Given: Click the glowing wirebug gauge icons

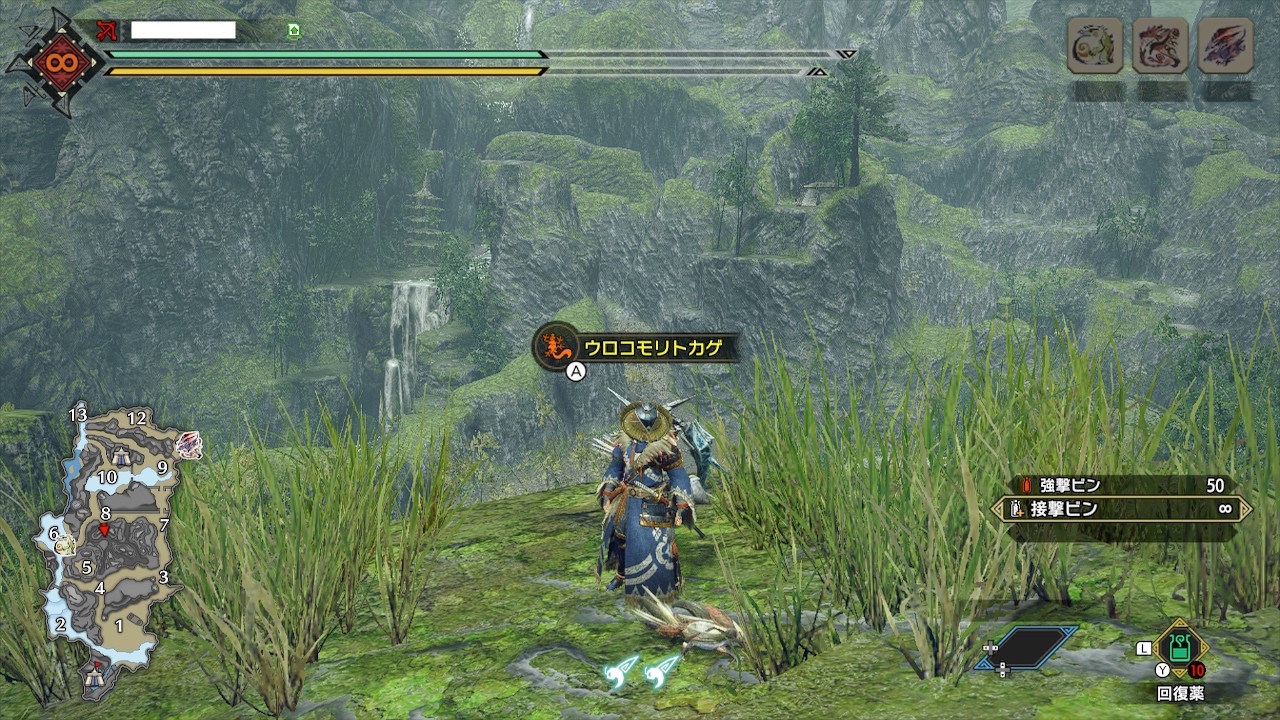Looking at the screenshot, I should (x=643, y=674).
